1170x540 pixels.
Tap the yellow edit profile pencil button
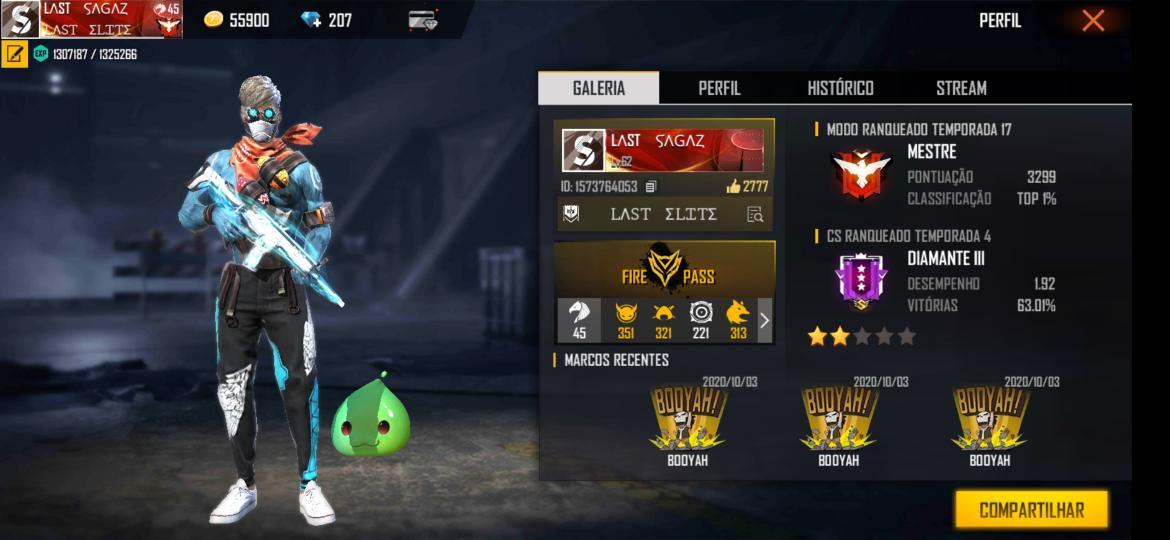point(14,54)
